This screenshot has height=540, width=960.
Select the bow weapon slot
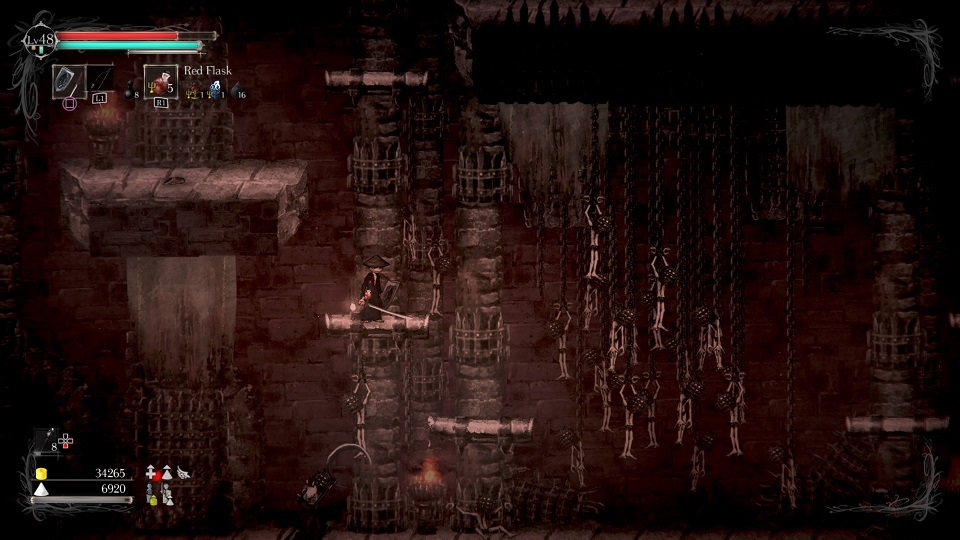[99, 81]
